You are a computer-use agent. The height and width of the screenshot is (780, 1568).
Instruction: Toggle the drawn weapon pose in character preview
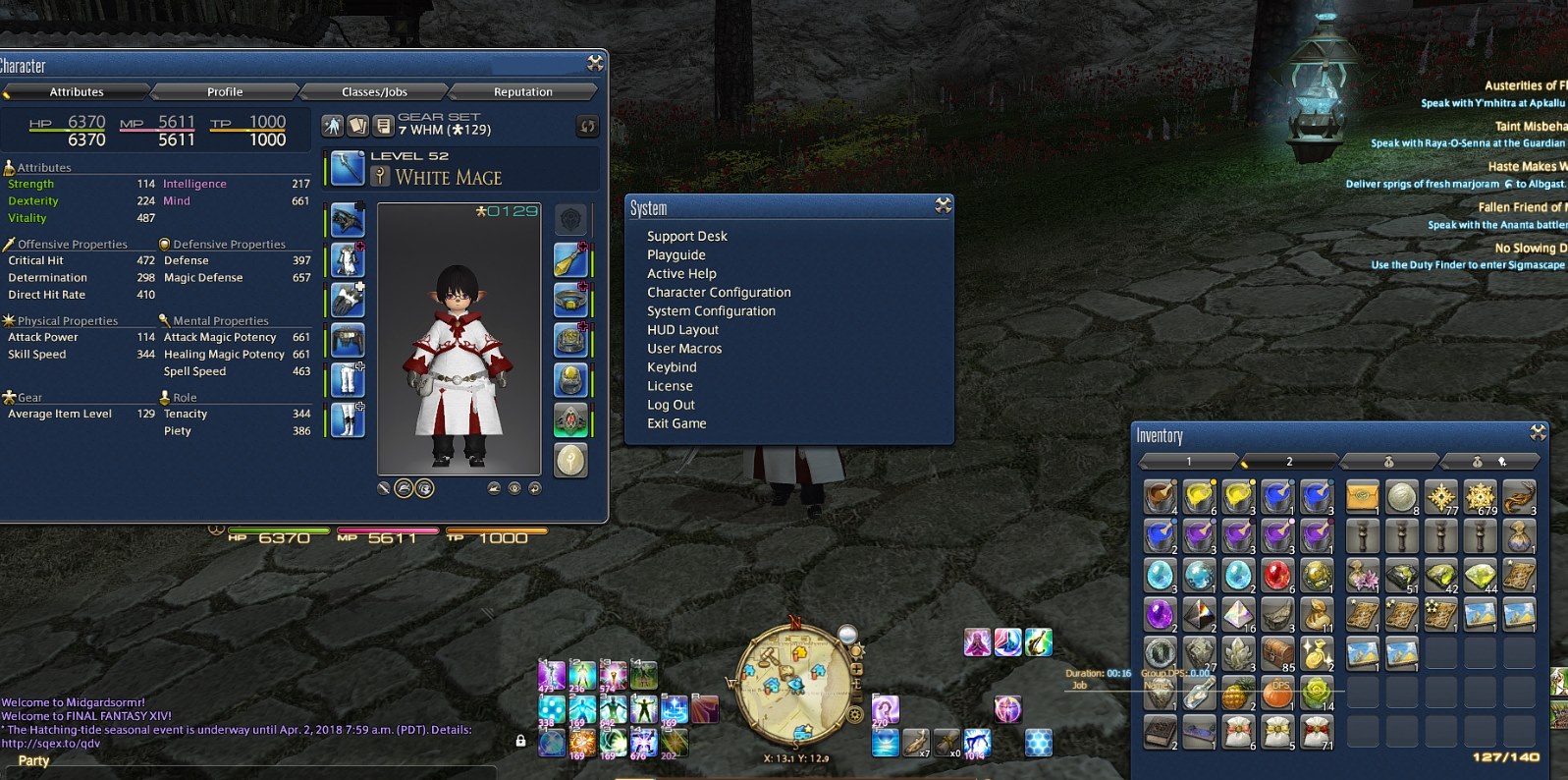(x=383, y=488)
